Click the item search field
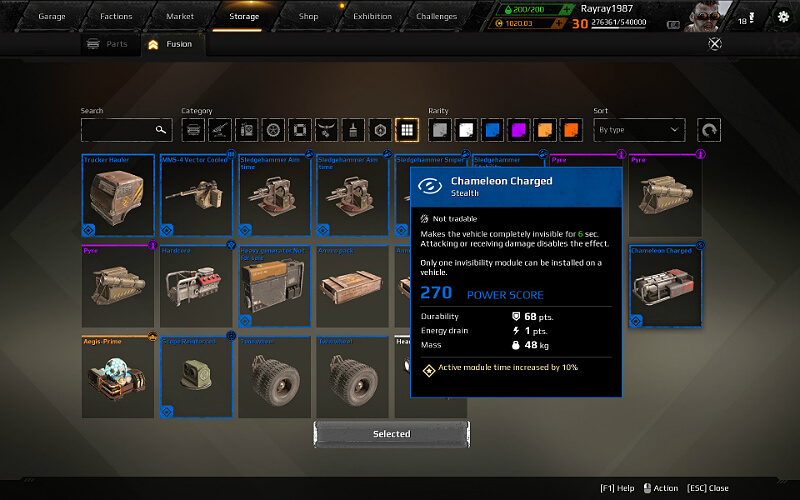Screen dimensions: 800x500 [x=120, y=130]
